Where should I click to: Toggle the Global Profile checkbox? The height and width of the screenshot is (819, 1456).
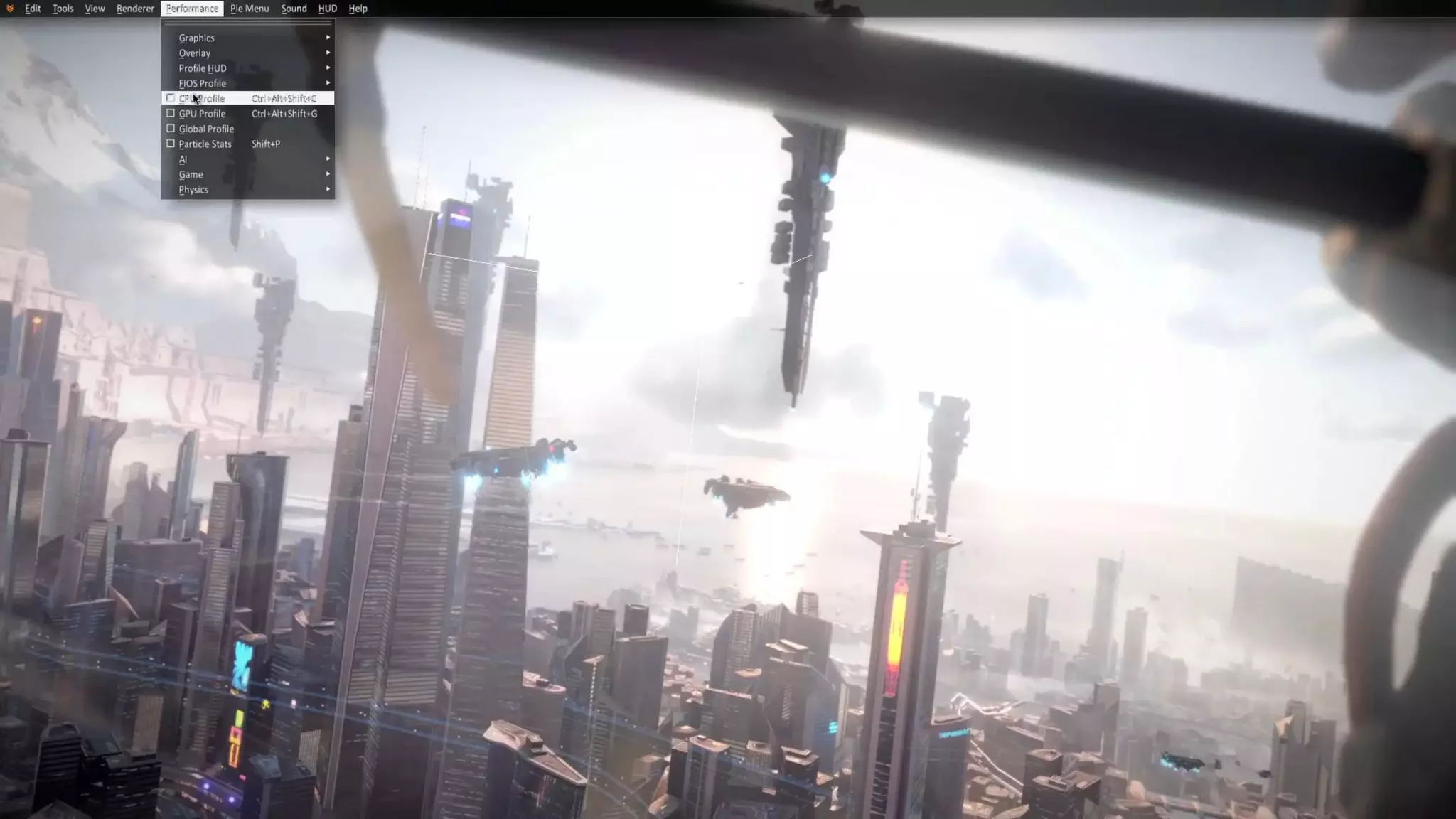(x=171, y=129)
